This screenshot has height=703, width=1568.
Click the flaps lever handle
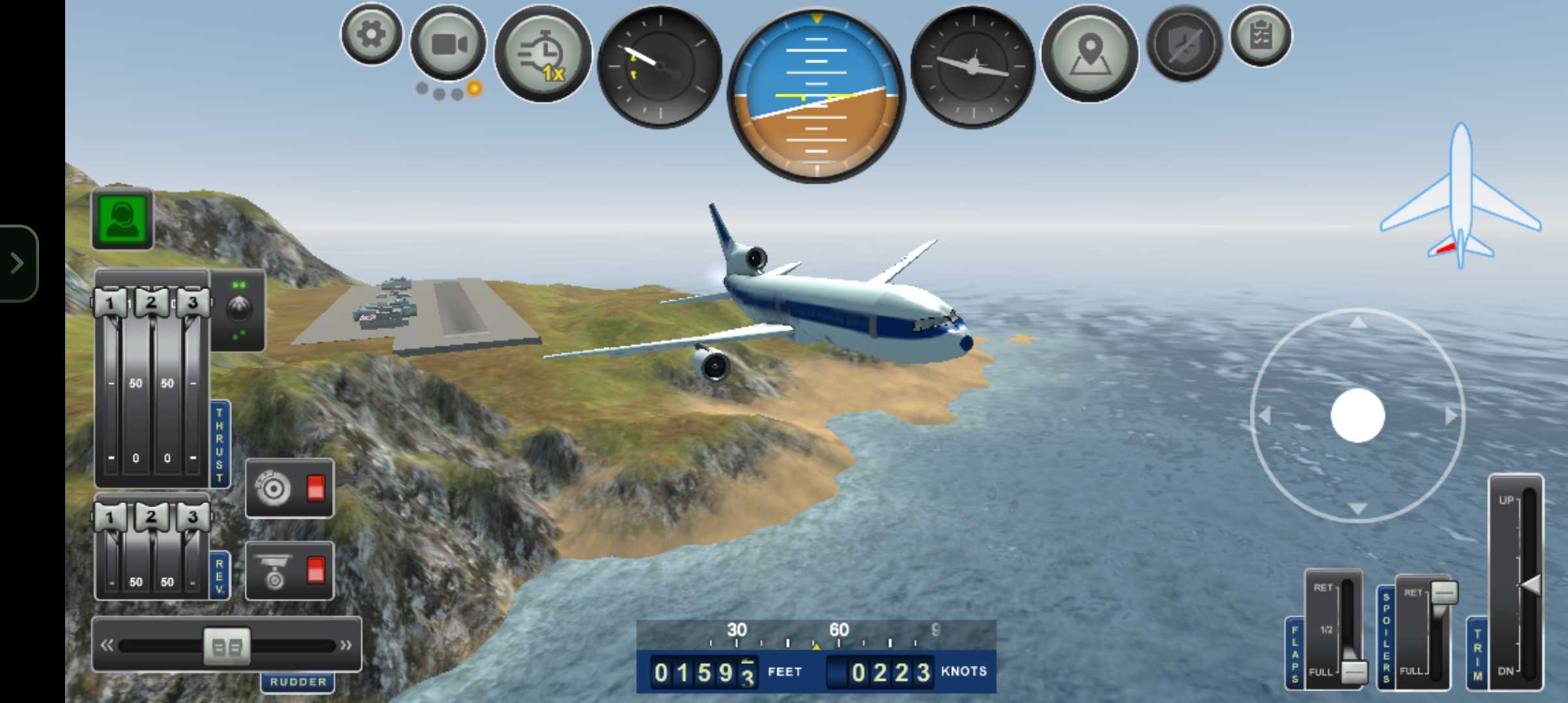click(x=1354, y=672)
